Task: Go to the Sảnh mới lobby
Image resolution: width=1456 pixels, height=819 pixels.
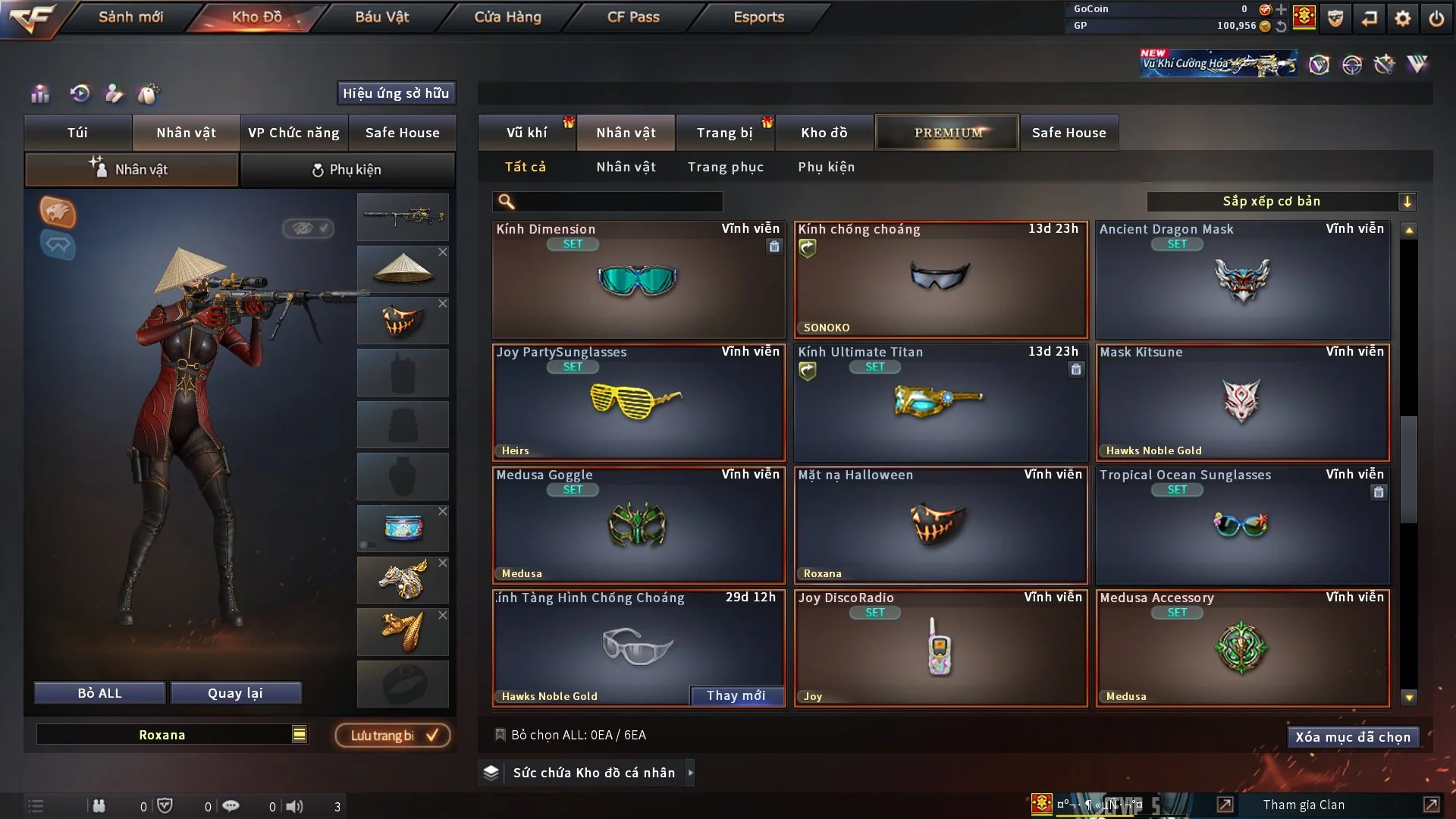Action: pyautogui.click(x=130, y=17)
